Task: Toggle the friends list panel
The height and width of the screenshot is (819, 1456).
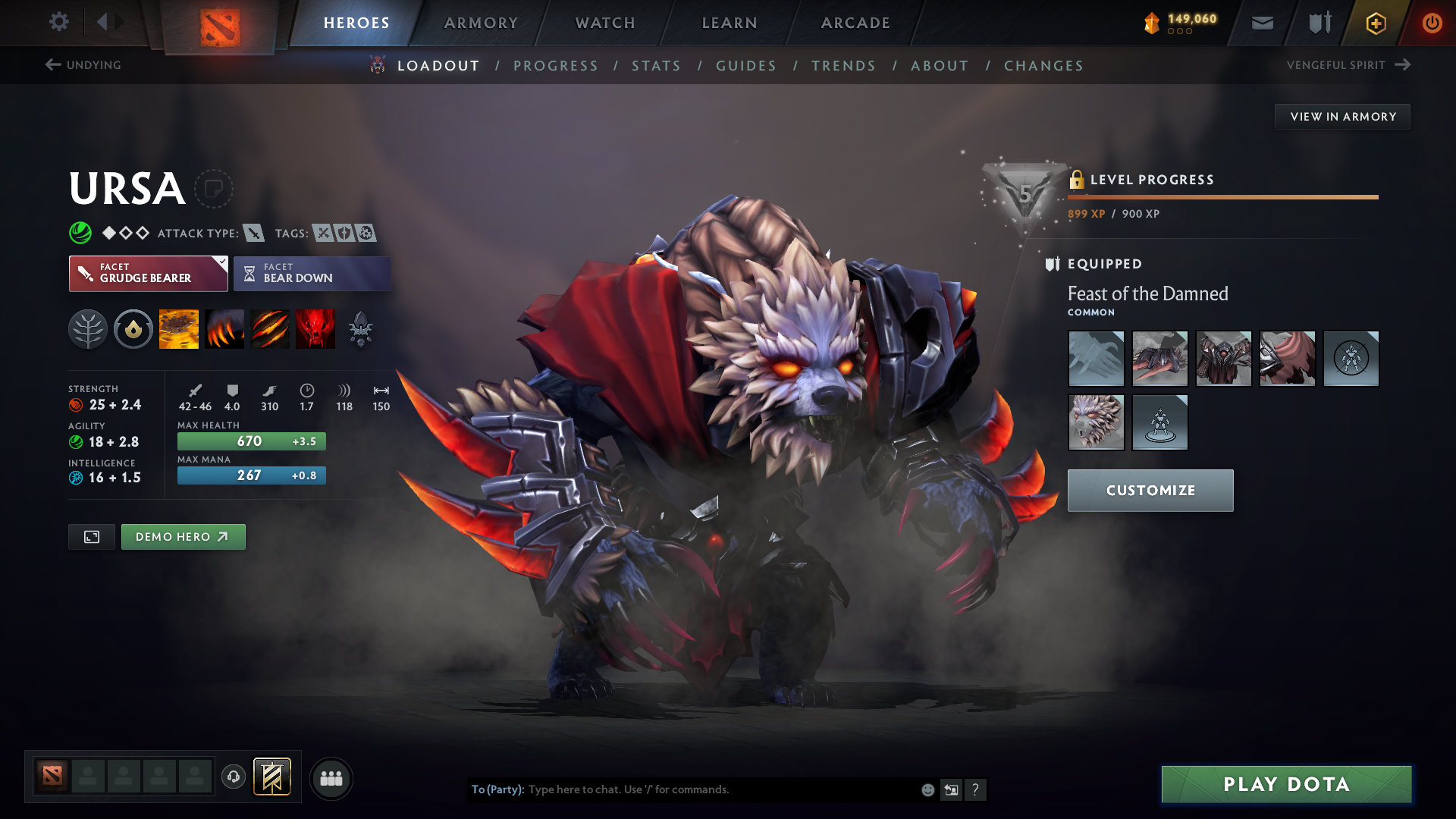Action: pos(330,778)
